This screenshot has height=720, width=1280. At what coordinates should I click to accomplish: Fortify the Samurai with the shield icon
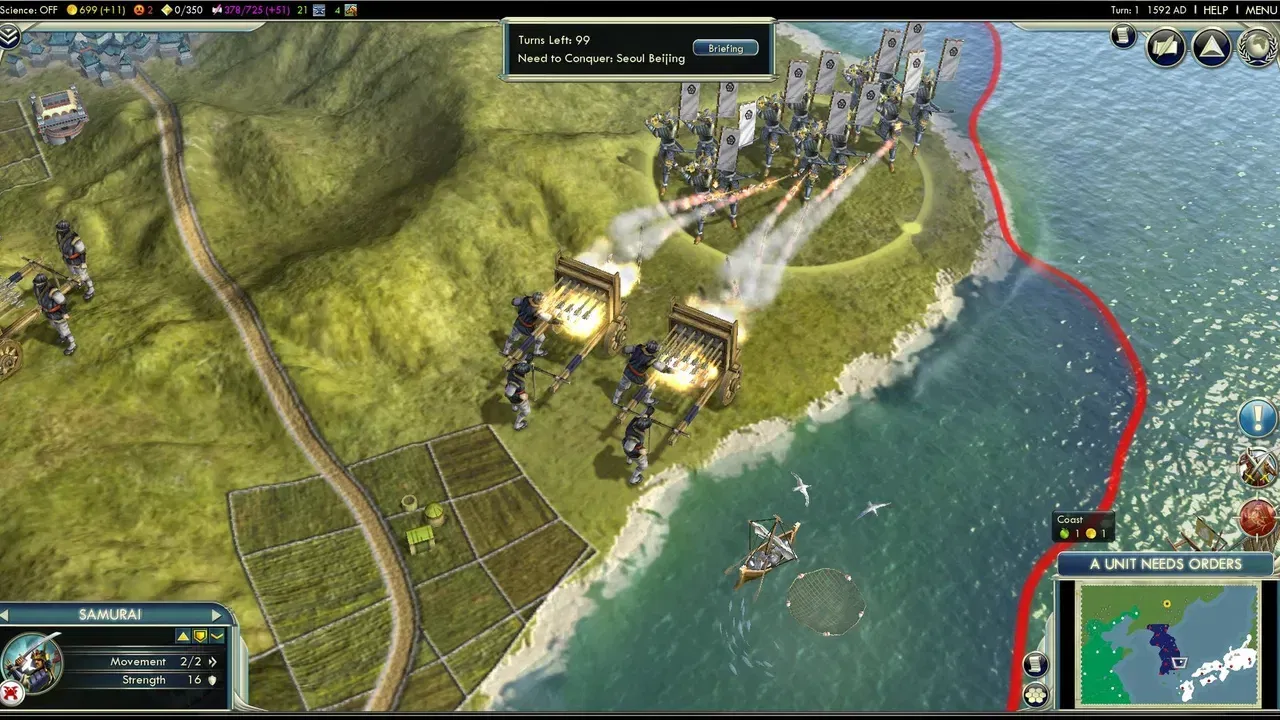pyautogui.click(x=200, y=636)
